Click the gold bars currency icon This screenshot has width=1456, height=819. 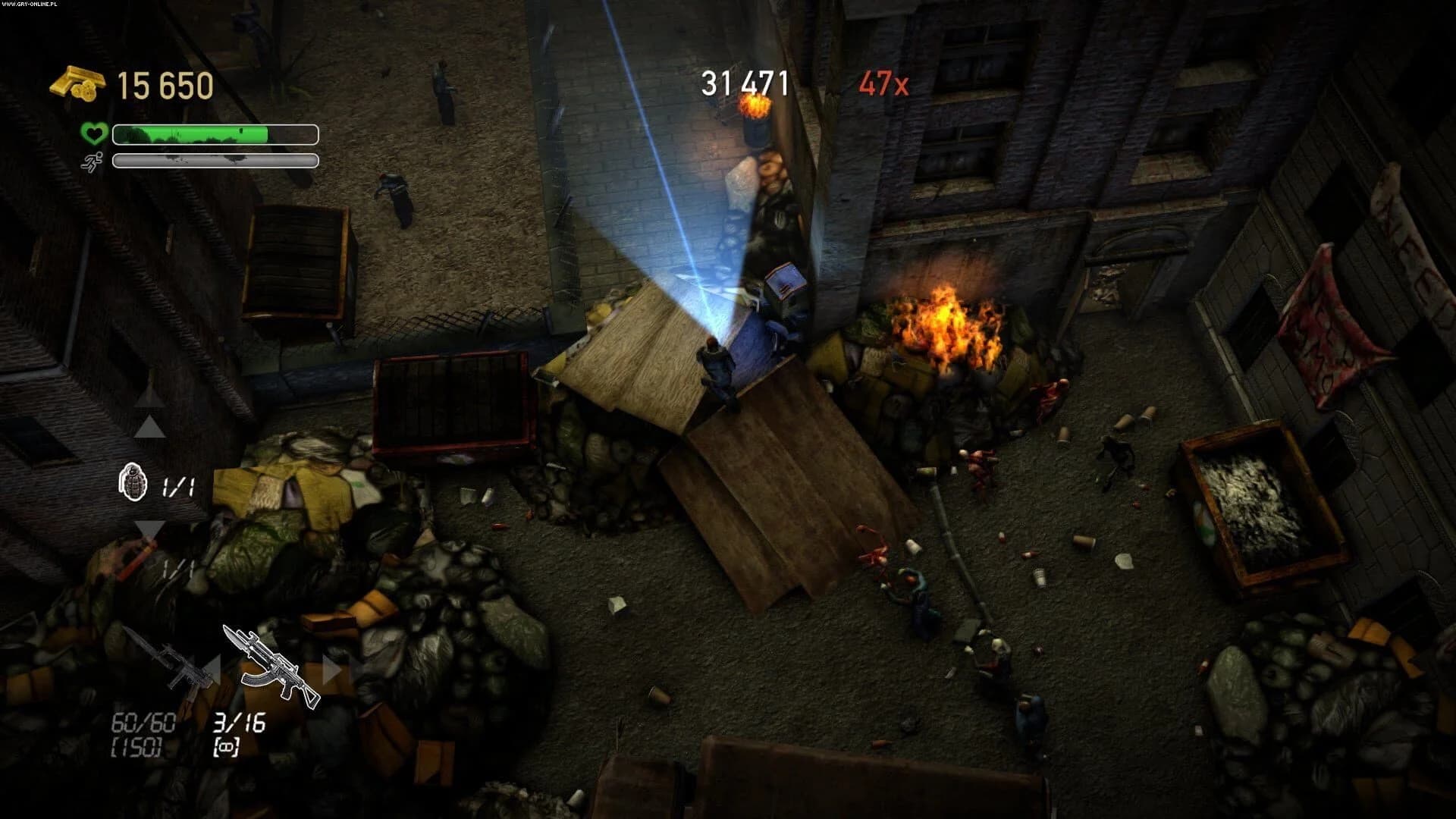pyautogui.click(x=76, y=82)
